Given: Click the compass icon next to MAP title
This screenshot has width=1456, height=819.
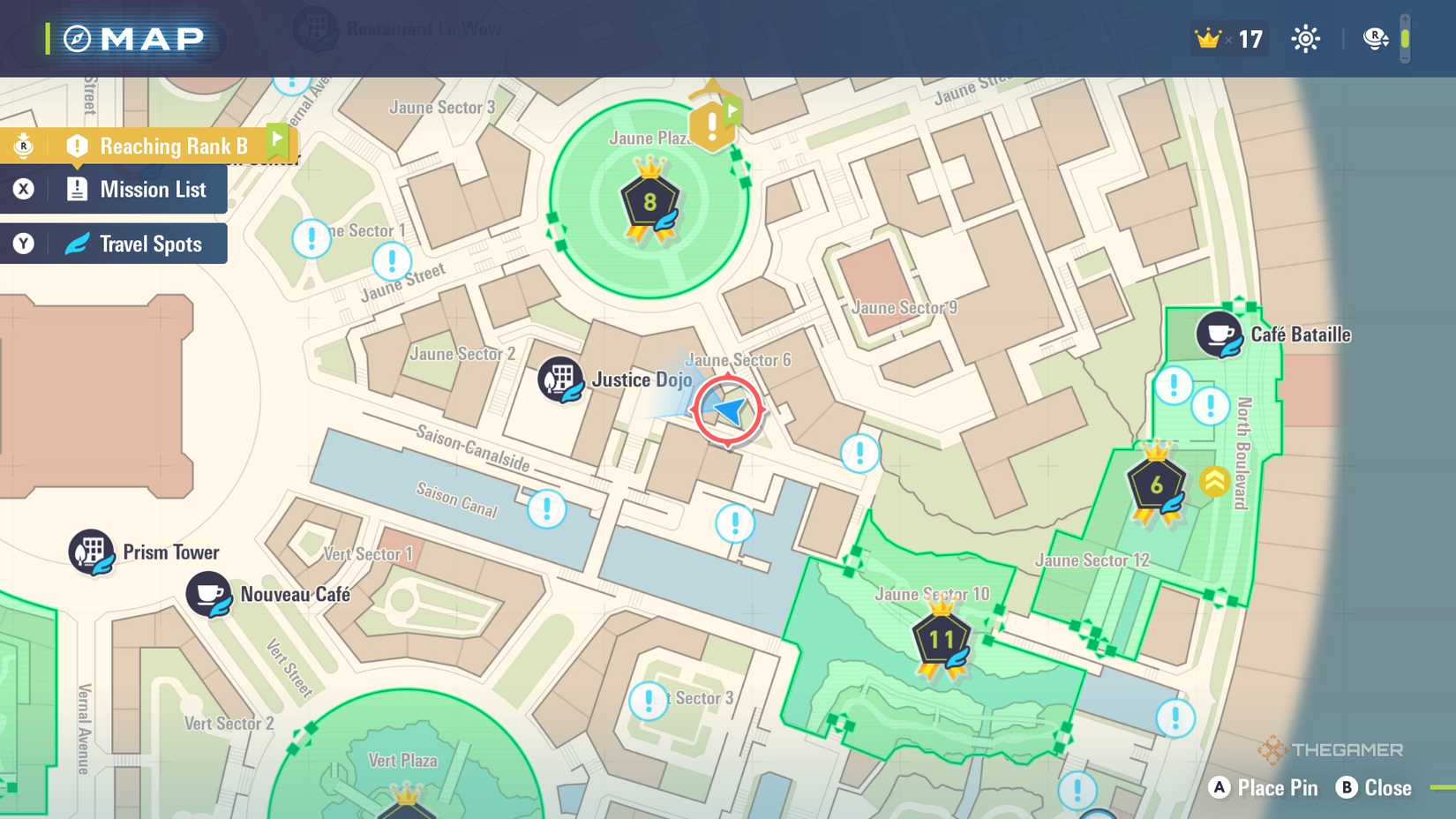Looking at the screenshot, I should point(78,38).
